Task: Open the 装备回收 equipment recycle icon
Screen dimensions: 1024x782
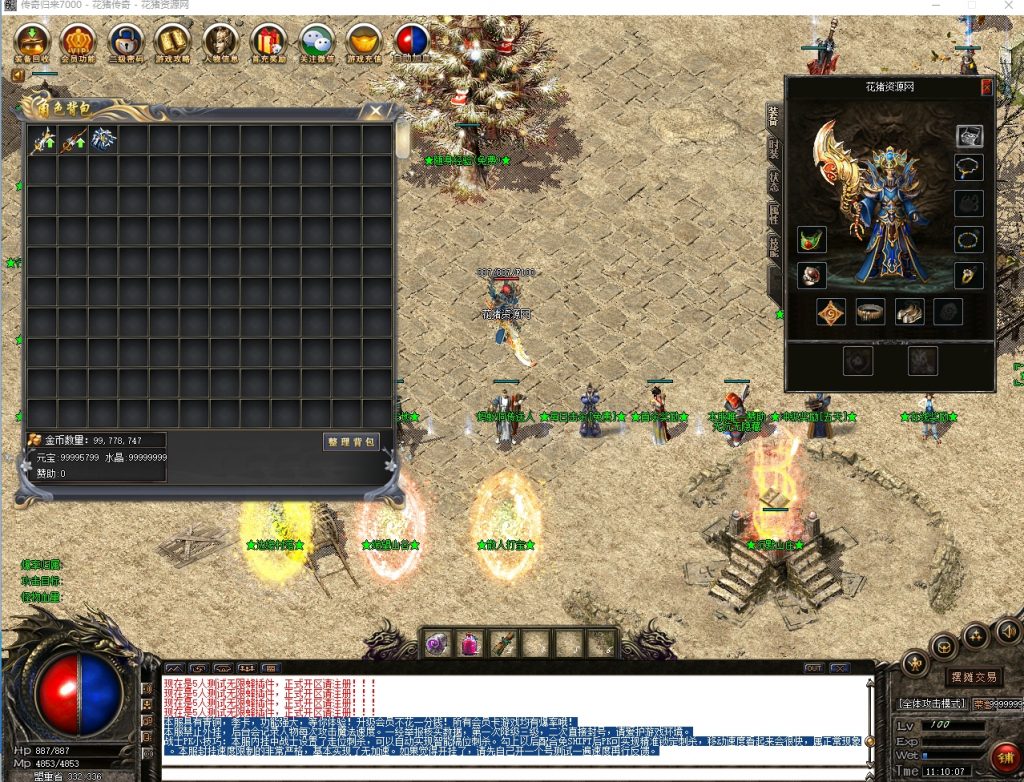Action: click(33, 41)
